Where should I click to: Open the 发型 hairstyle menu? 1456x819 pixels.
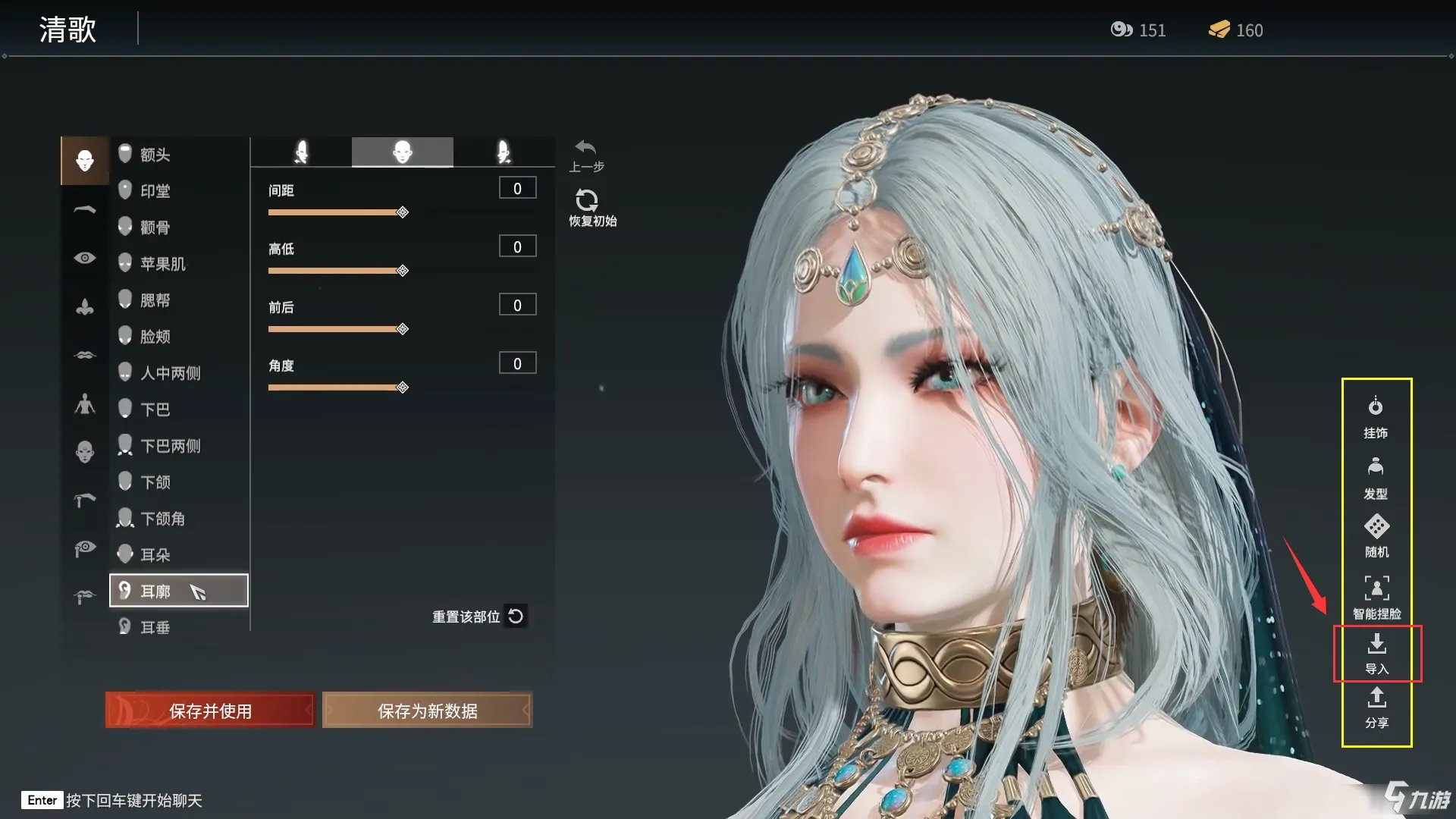click(1376, 478)
